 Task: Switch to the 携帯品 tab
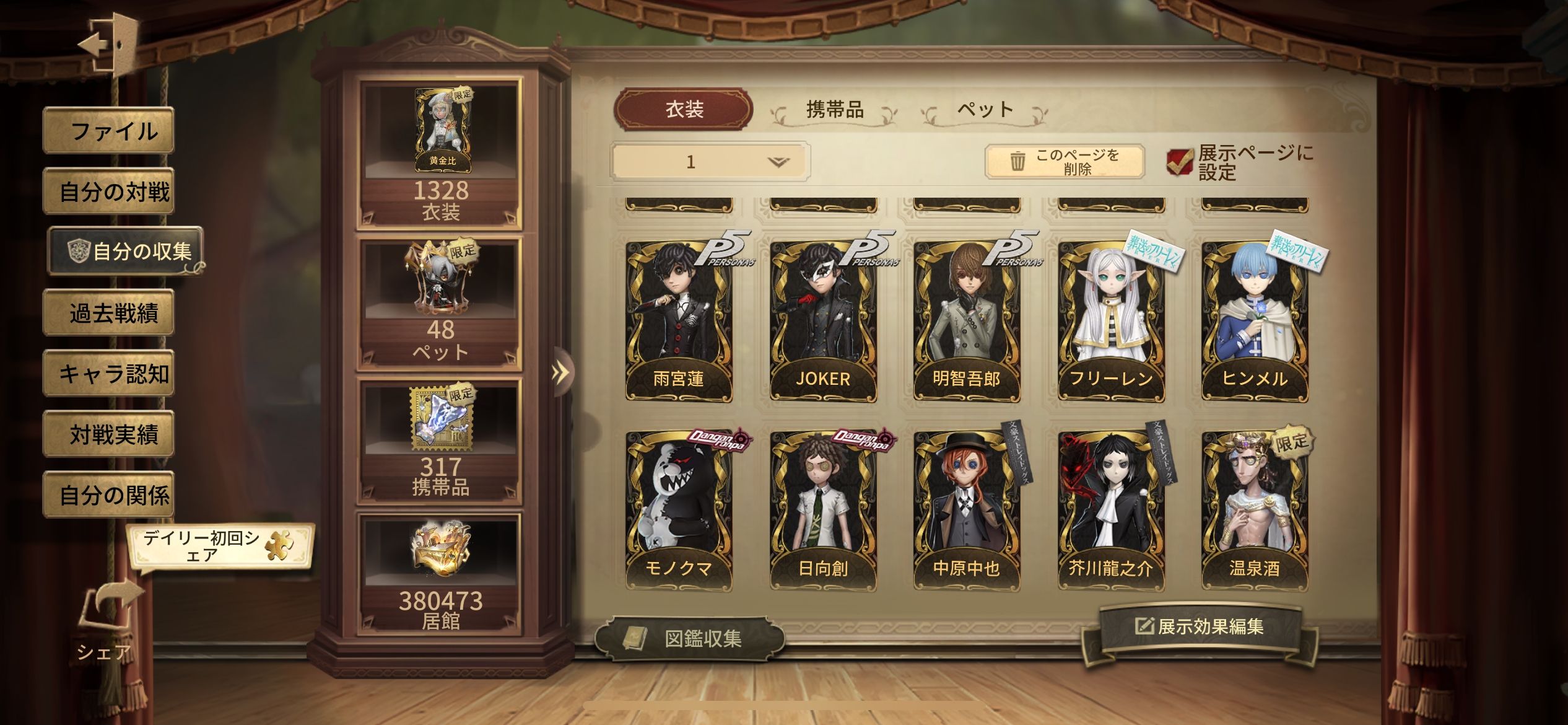click(x=834, y=110)
